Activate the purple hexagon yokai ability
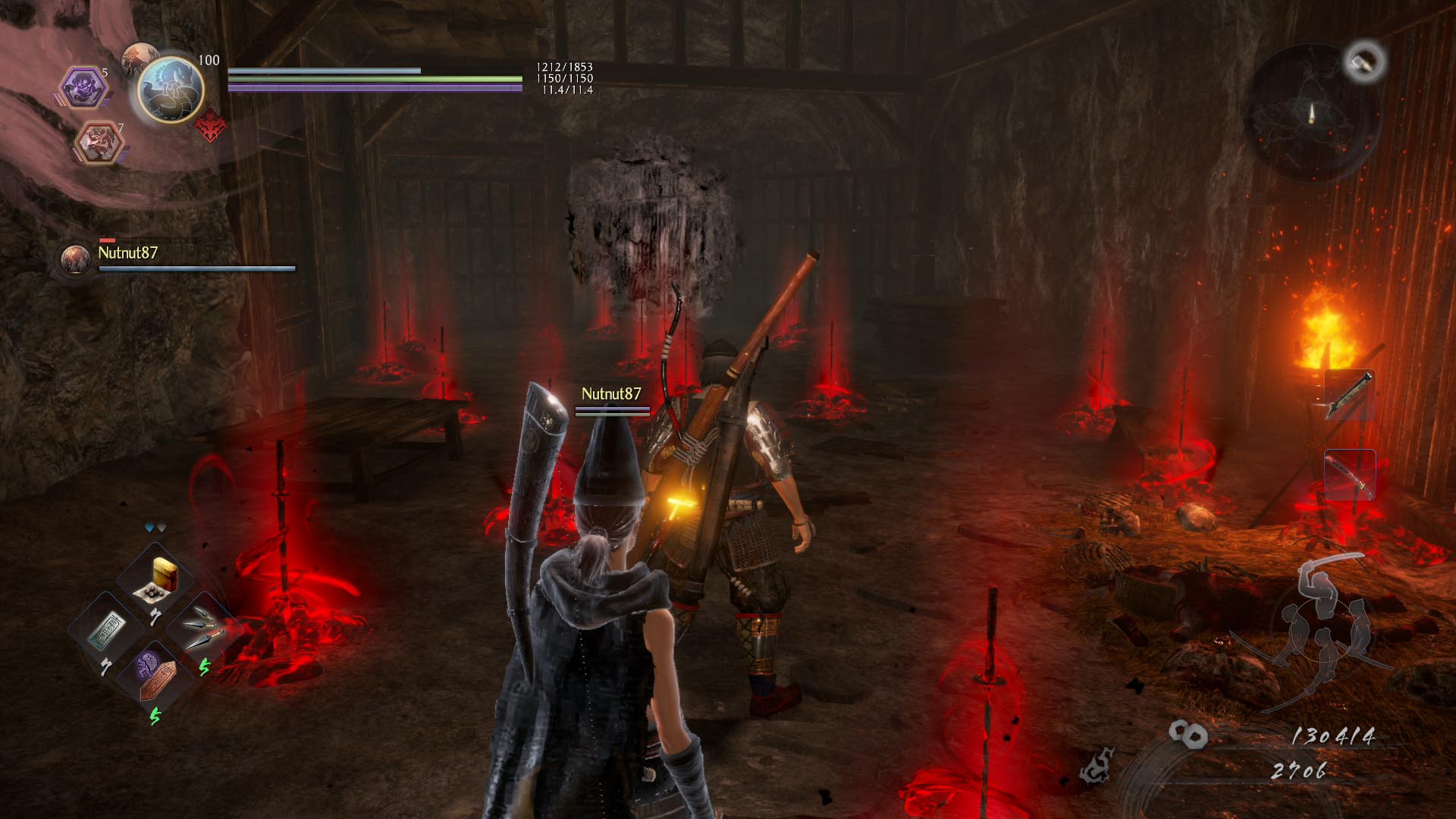Viewport: 1456px width, 819px height. pyautogui.click(x=82, y=86)
